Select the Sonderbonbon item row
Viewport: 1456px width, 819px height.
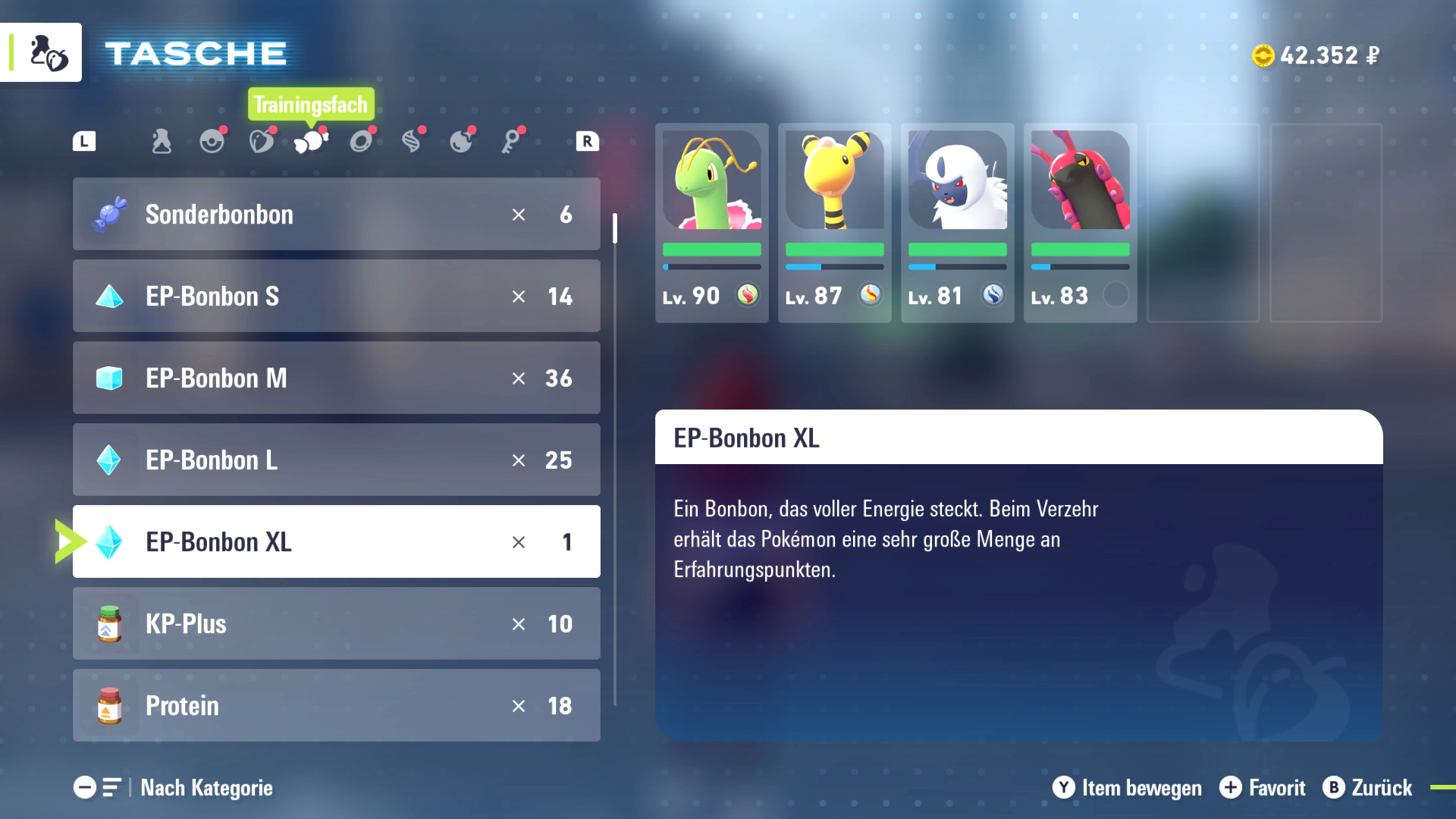(x=336, y=215)
